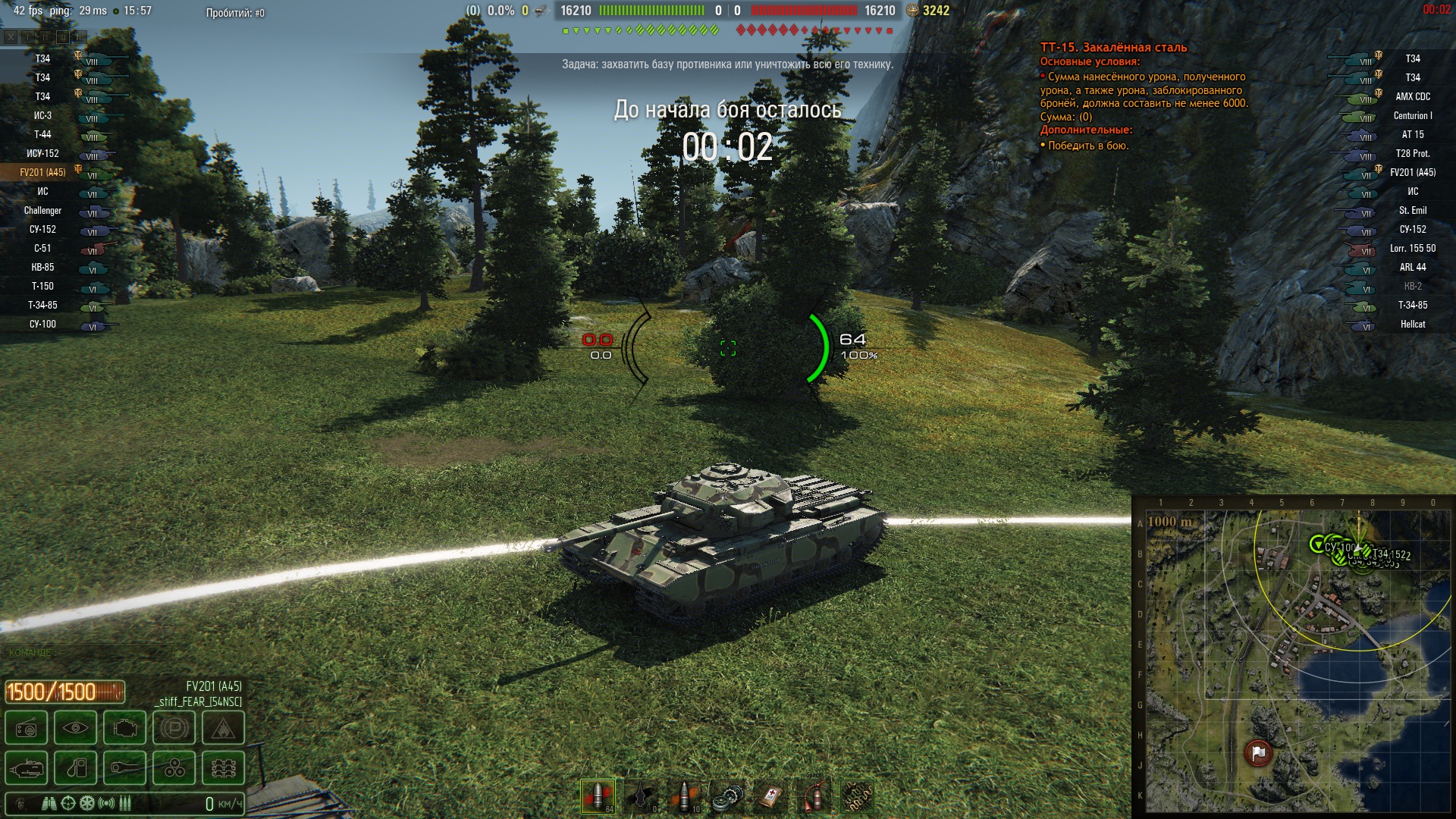The height and width of the screenshot is (819, 1456).
Task: Click the camouflage net equipment slot
Action: [x=857, y=798]
